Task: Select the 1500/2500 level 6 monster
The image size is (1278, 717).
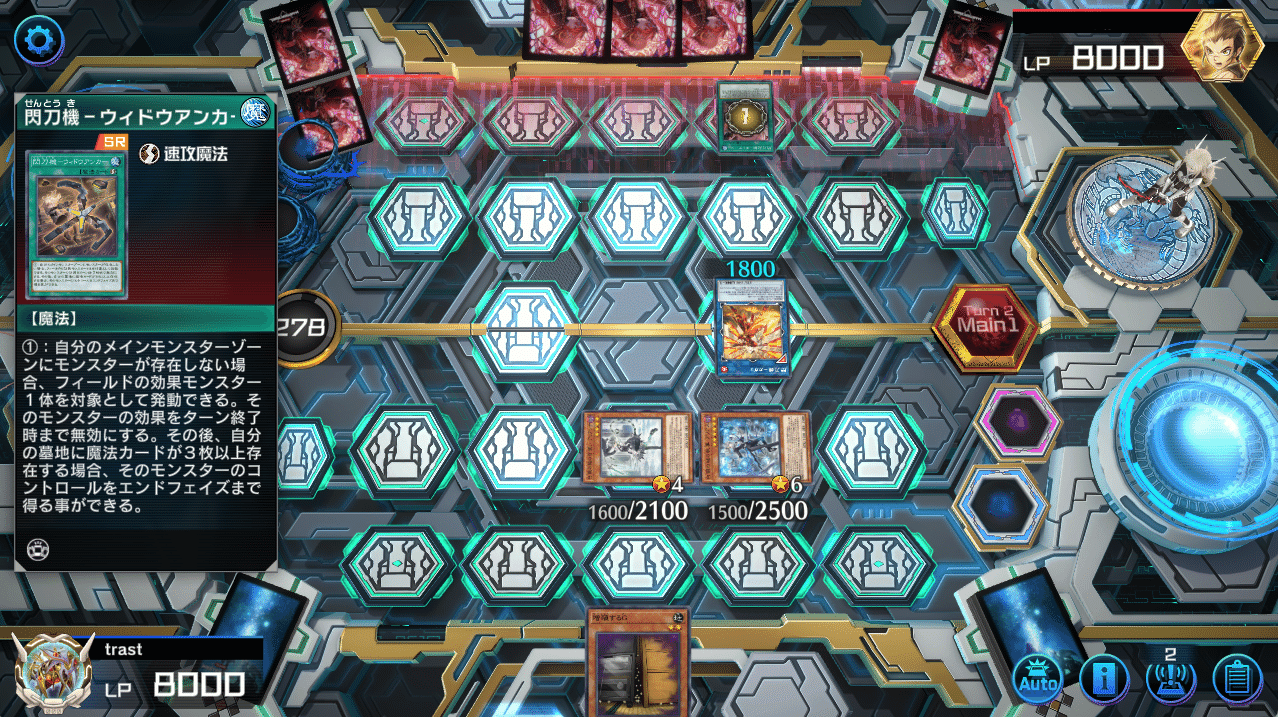Action: pos(755,448)
